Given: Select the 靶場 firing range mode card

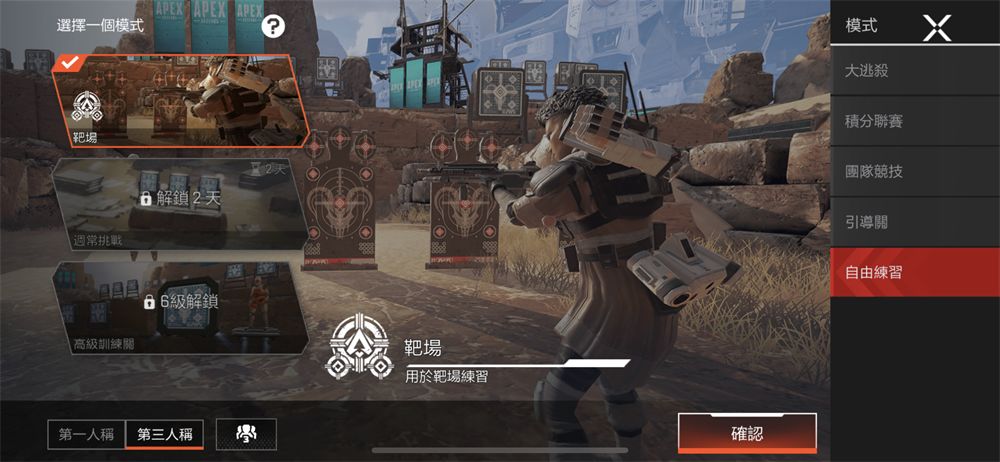Looking at the screenshot, I should 178,100.
